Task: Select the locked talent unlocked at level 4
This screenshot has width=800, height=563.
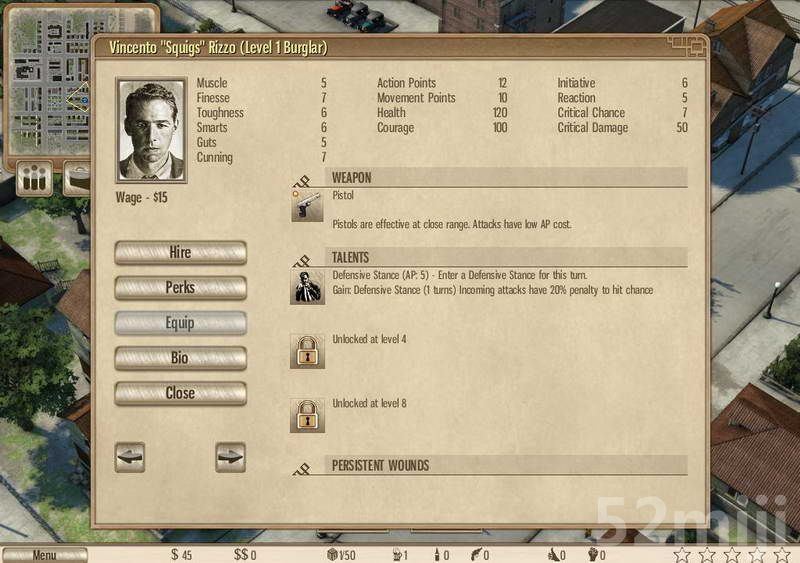Action: coord(307,351)
